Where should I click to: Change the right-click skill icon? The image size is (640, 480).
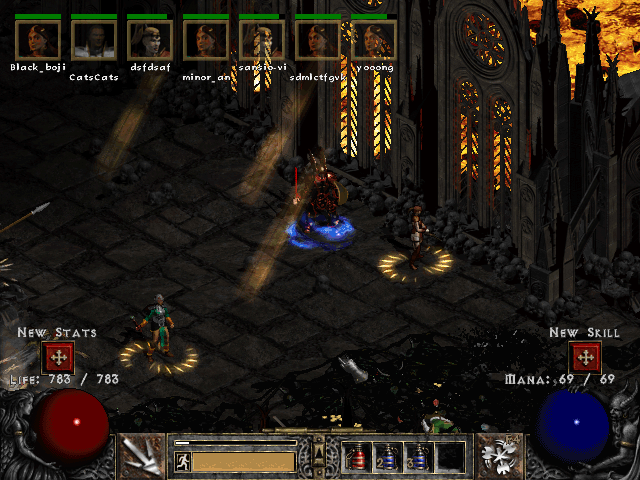click(498, 455)
